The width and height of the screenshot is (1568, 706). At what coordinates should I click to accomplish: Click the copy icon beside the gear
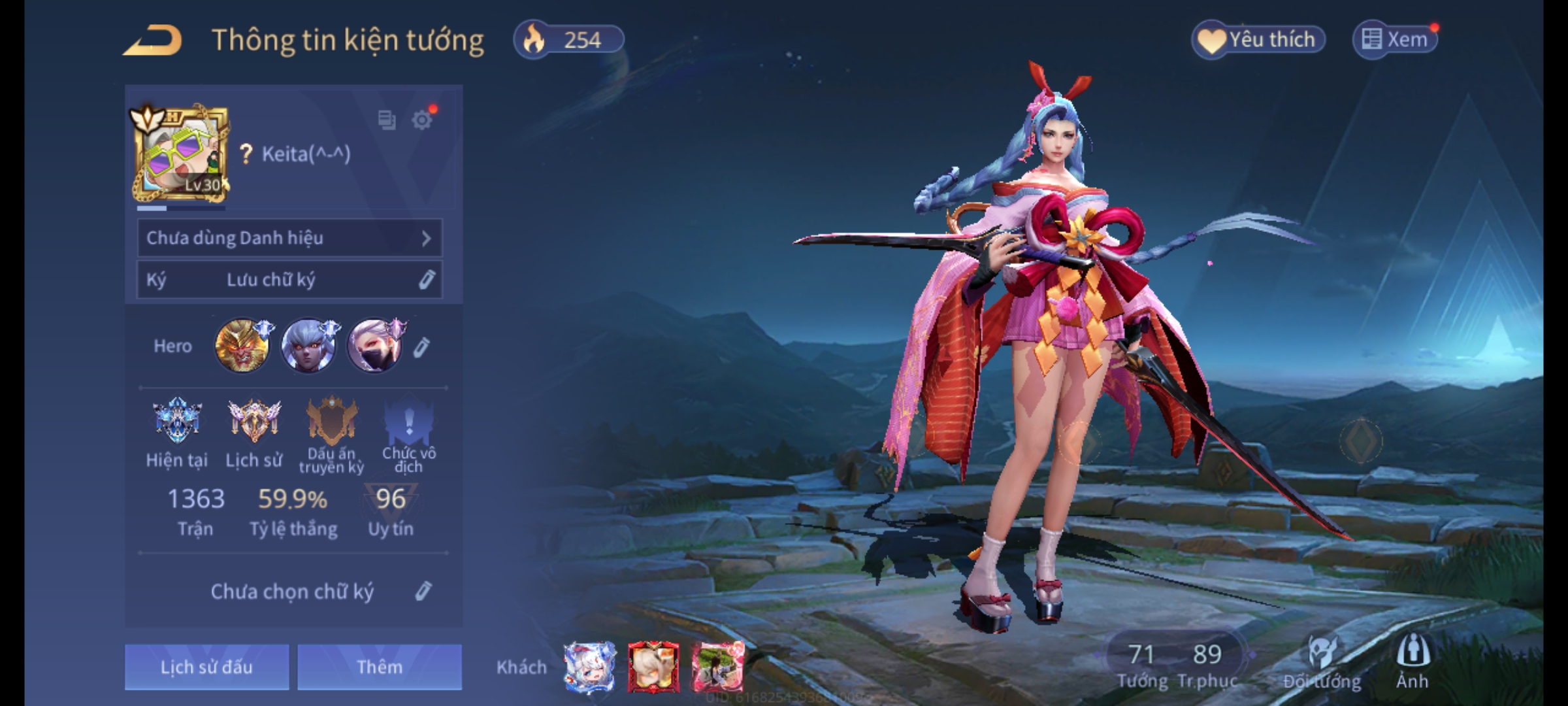tap(387, 120)
